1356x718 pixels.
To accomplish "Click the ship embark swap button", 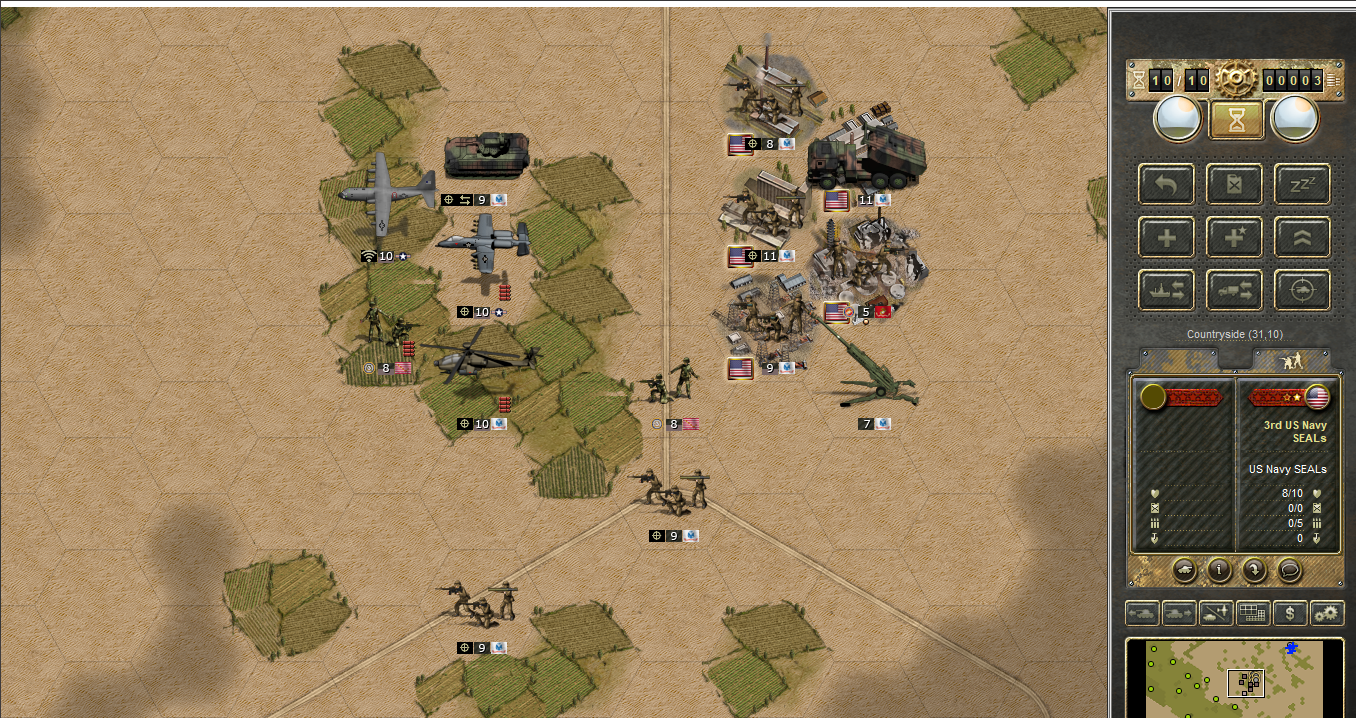I will click(x=1166, y=290).
